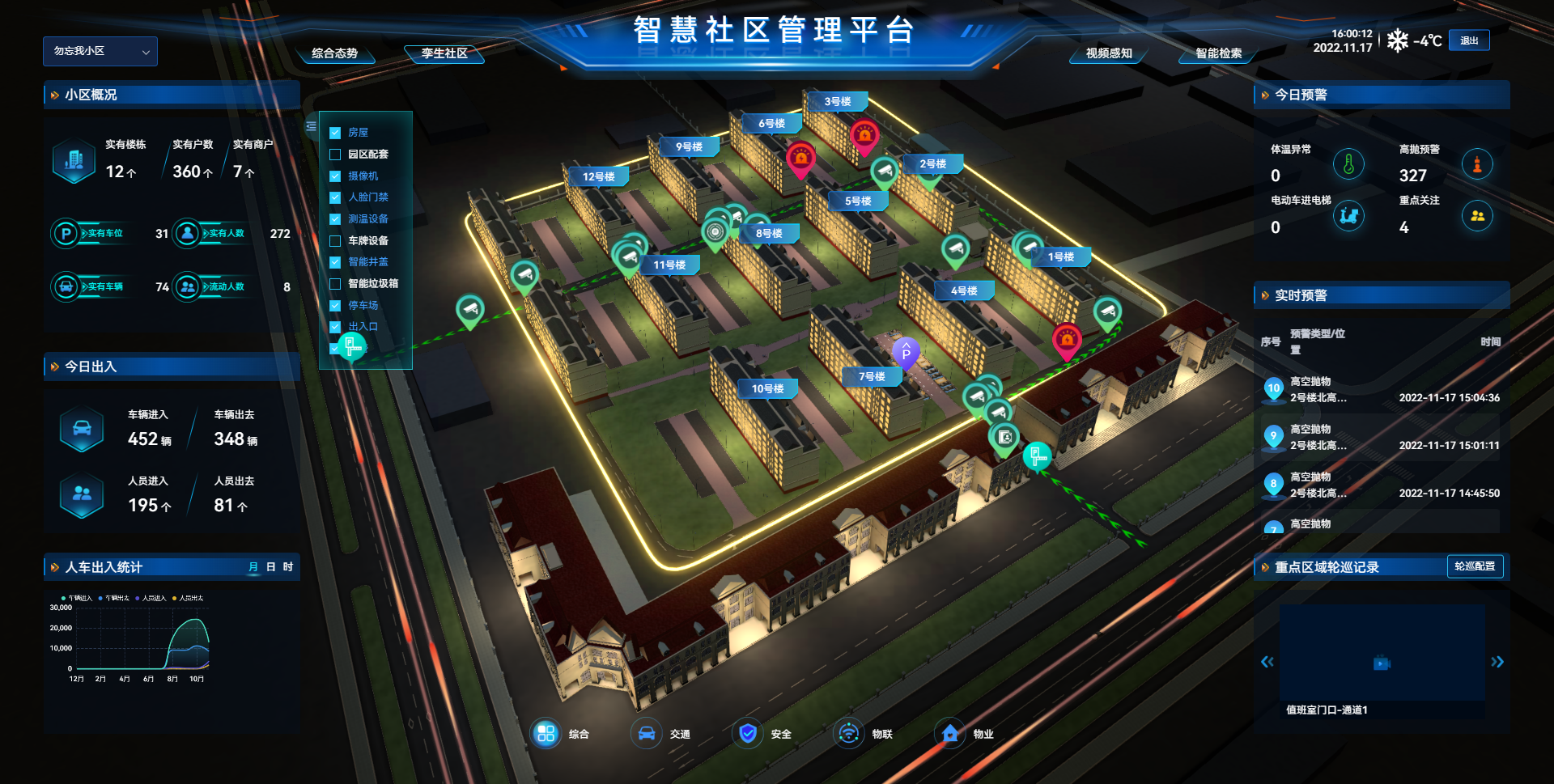Select the 物联 bottom navigation button
Screen dimensions: 1554x784
pyautogui.click(x=849, y=734)
